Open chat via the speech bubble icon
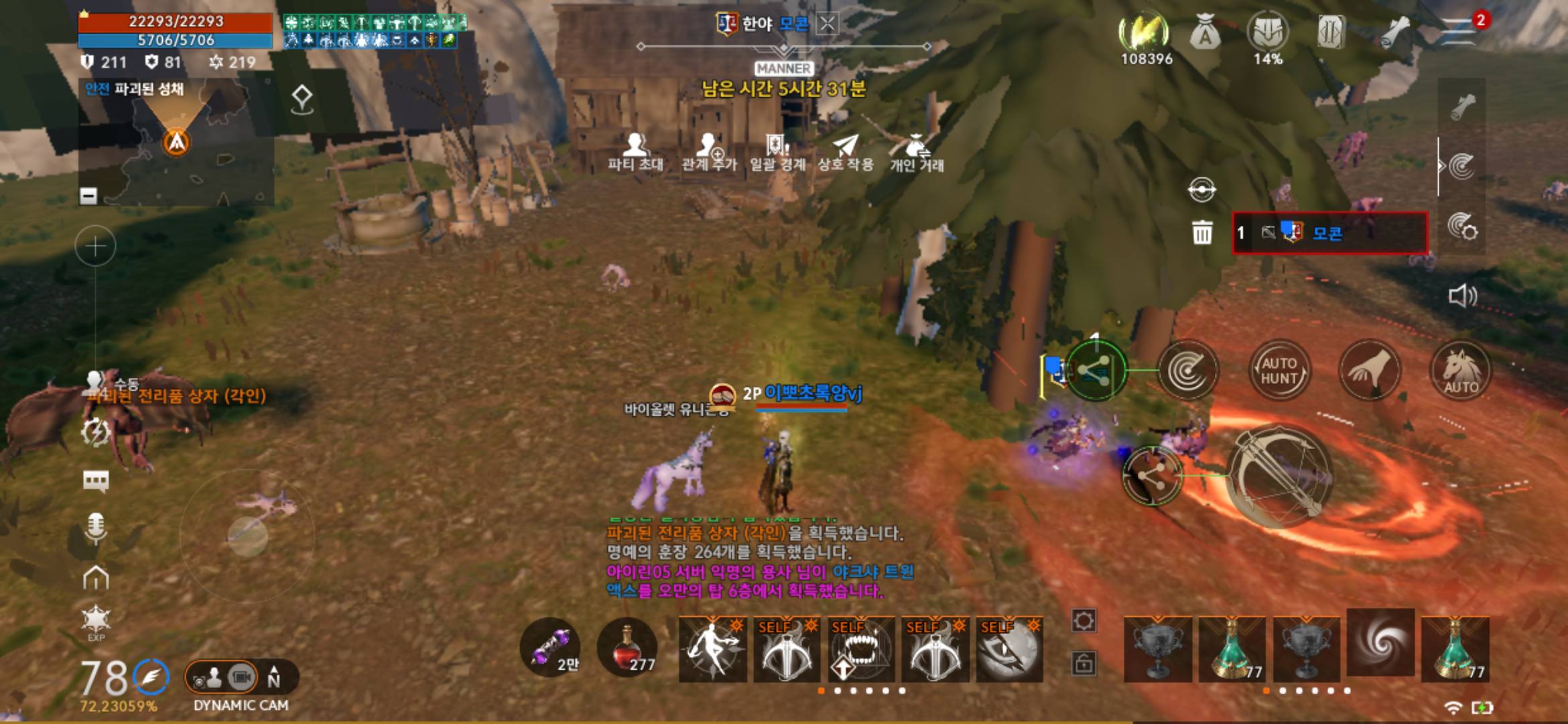The height and width of the screenshot is (724, 1568). [x=96, y=480]
